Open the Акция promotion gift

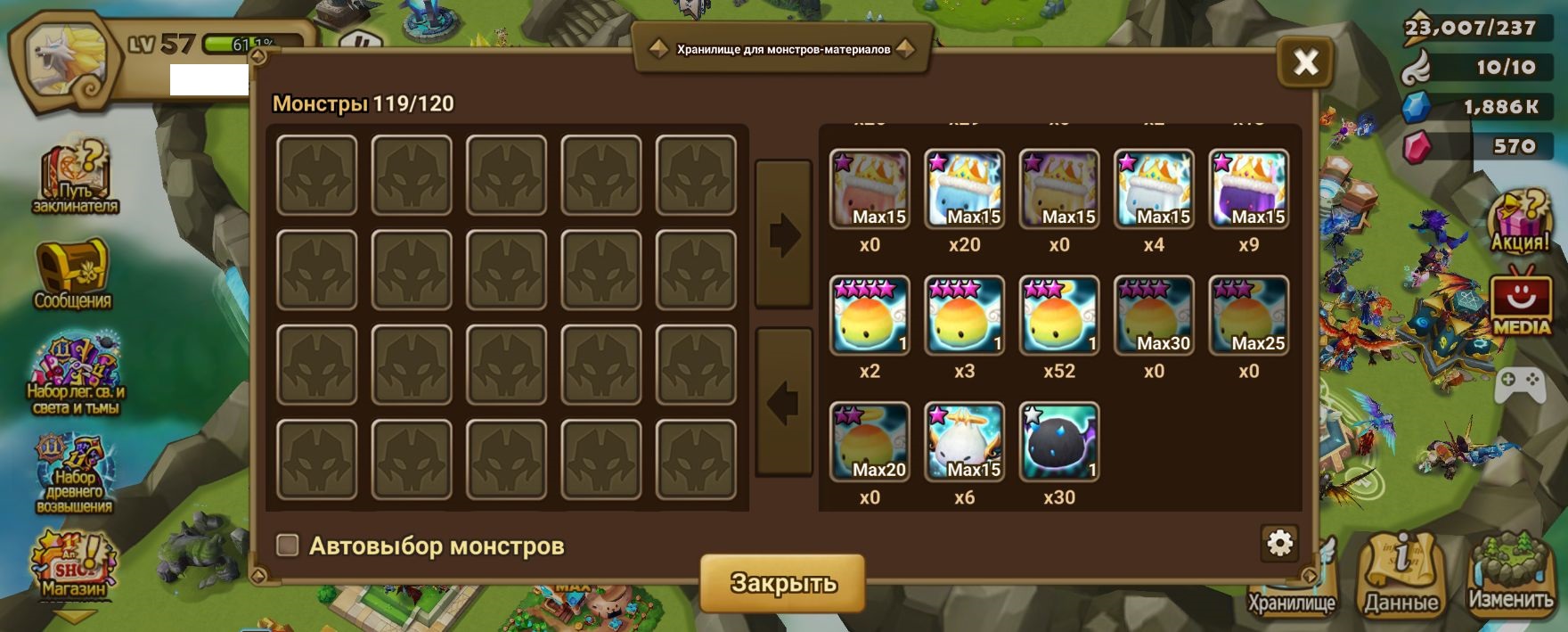tap(1520, 221)
